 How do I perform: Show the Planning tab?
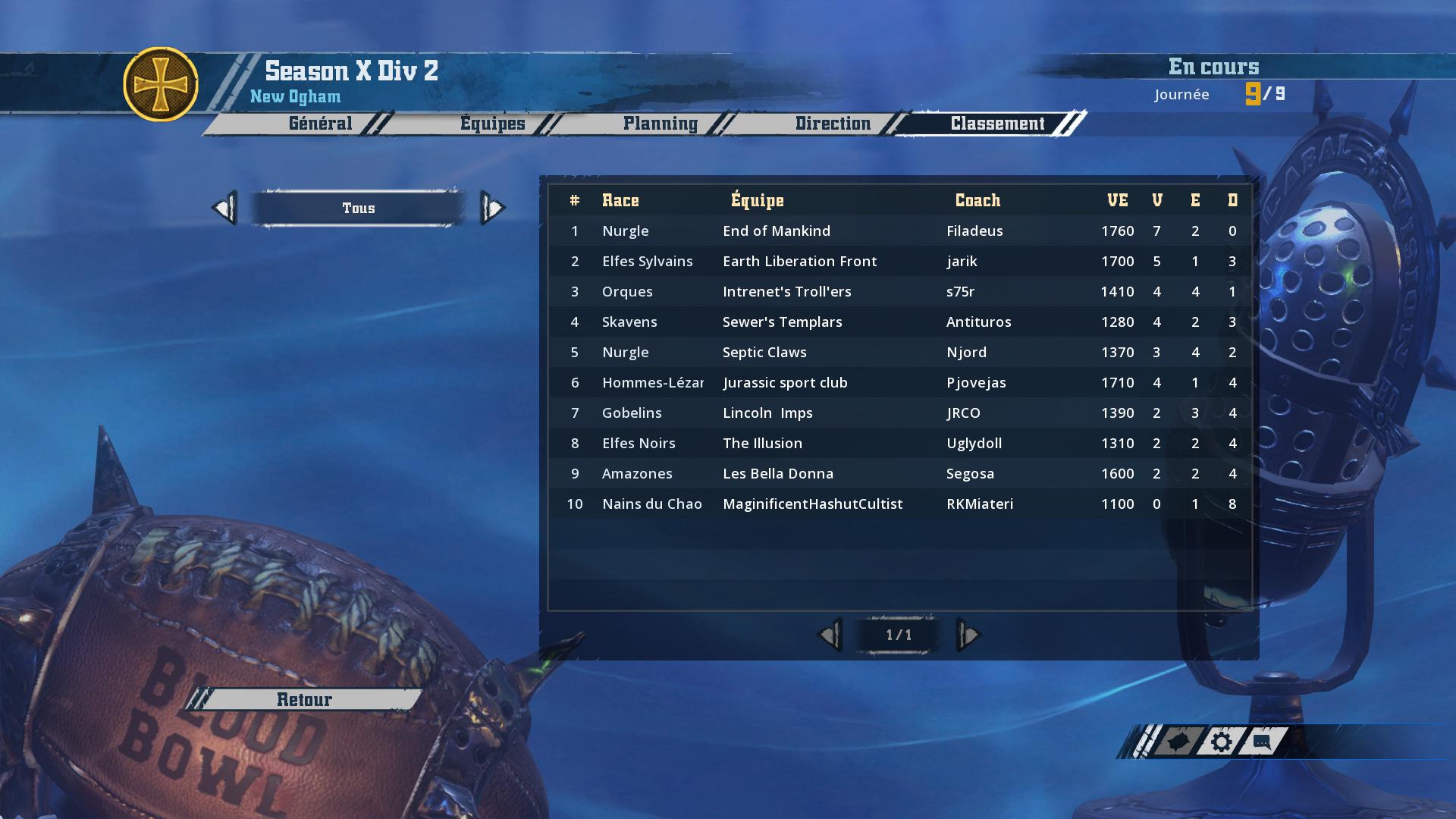click(660, 124)
